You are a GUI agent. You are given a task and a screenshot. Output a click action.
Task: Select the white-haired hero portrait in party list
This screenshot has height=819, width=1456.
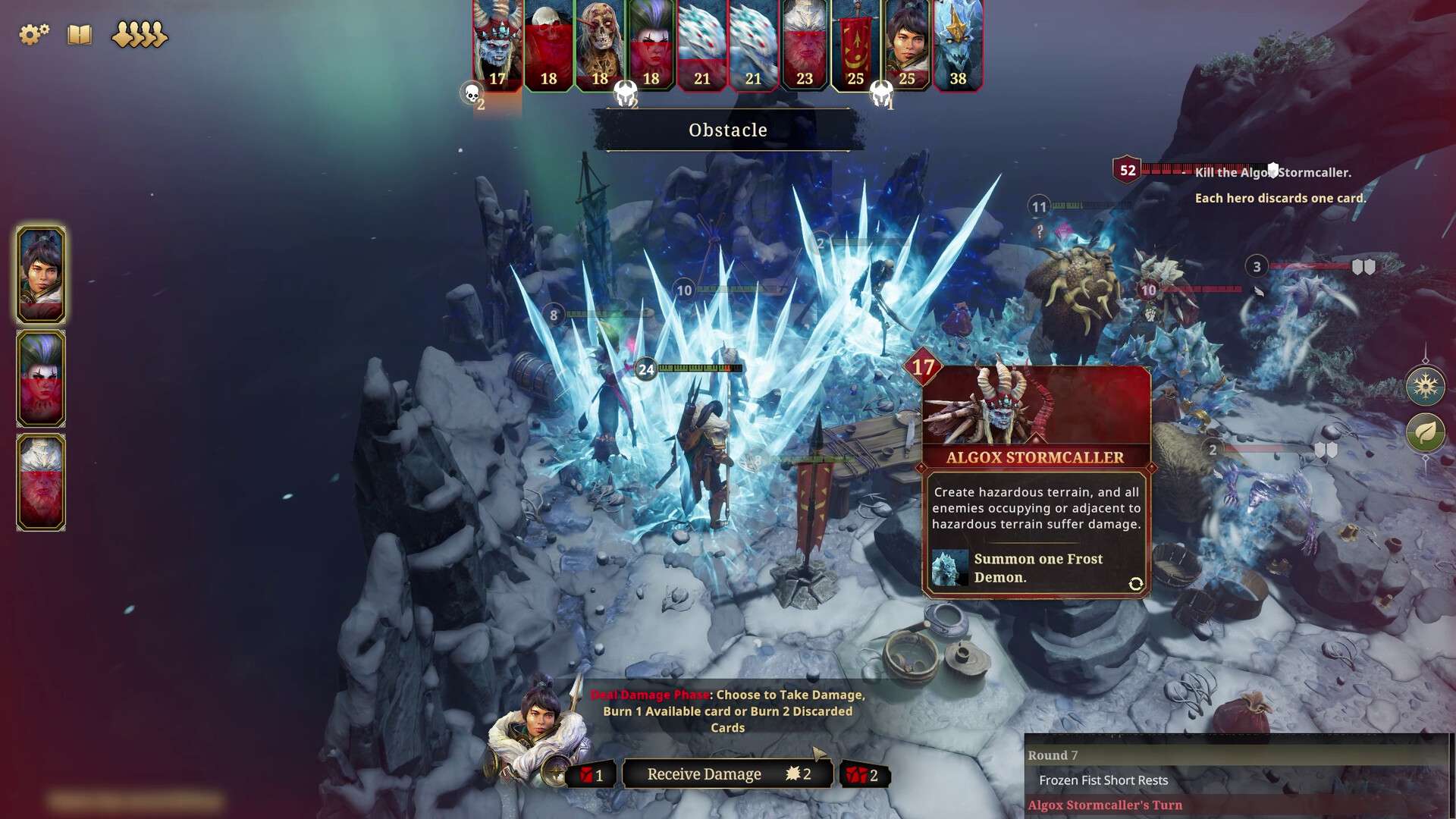click(x=41, y=482)
